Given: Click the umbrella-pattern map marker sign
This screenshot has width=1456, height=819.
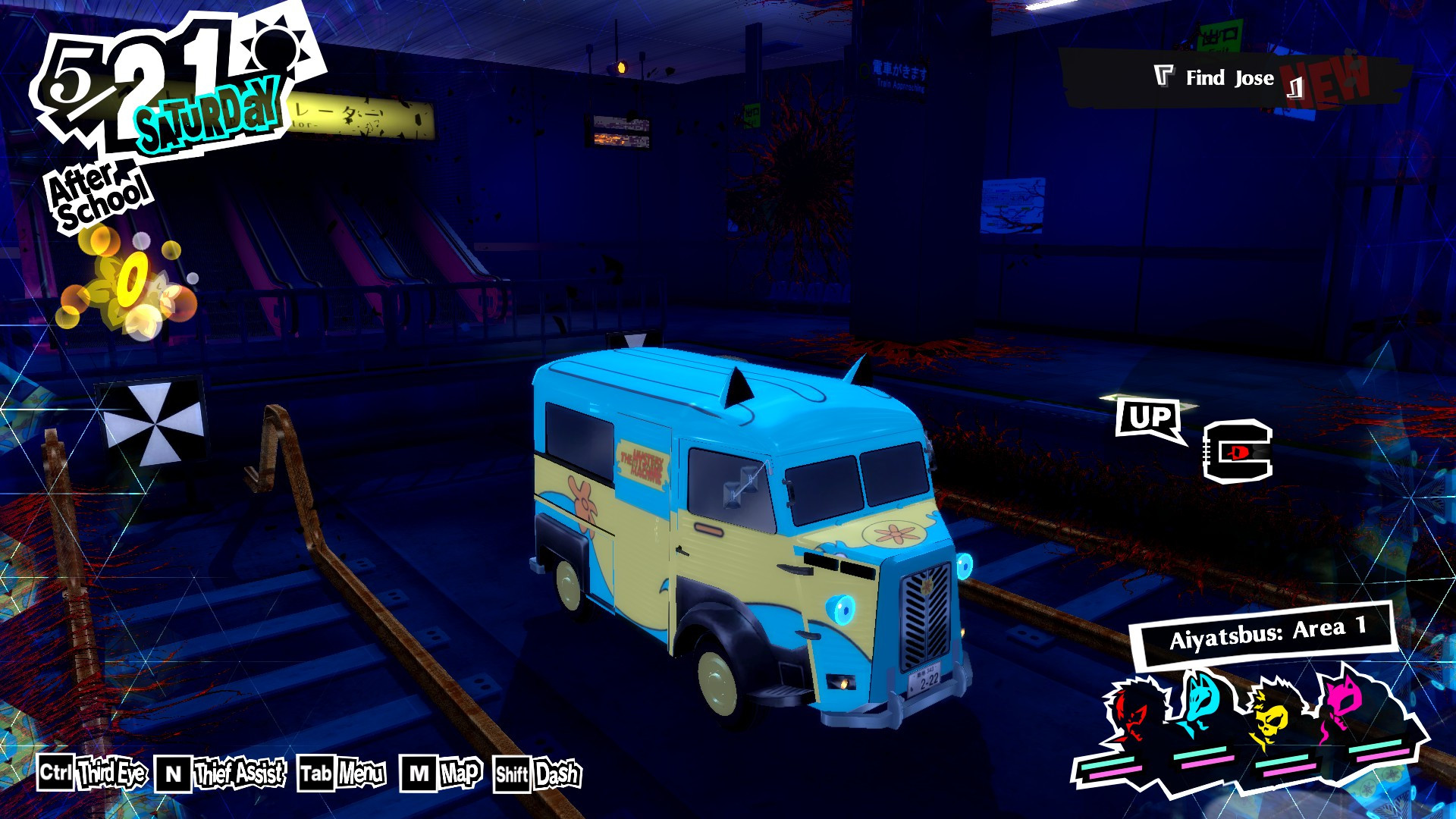Looking at the screenshot, I should [x=155, y=421].
